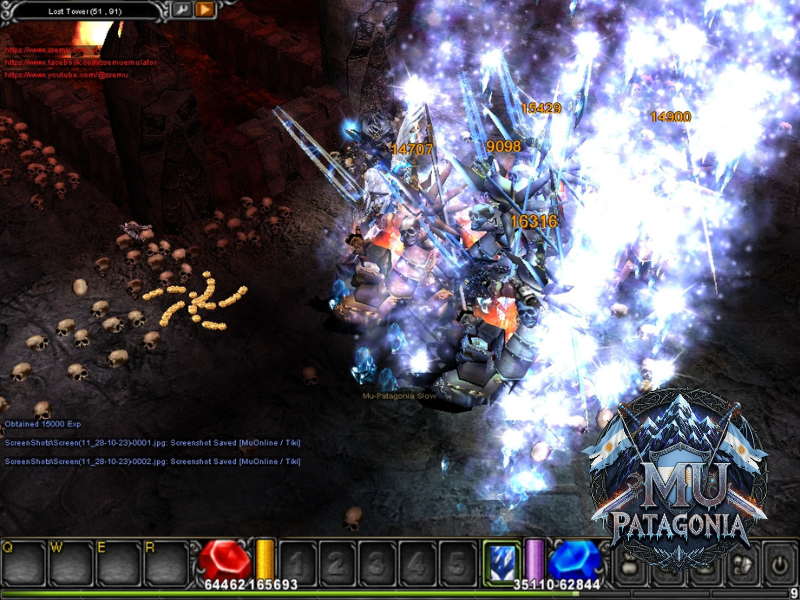
Task: Choose skill hotkey slot 1
Action: [x=298, y=563]
